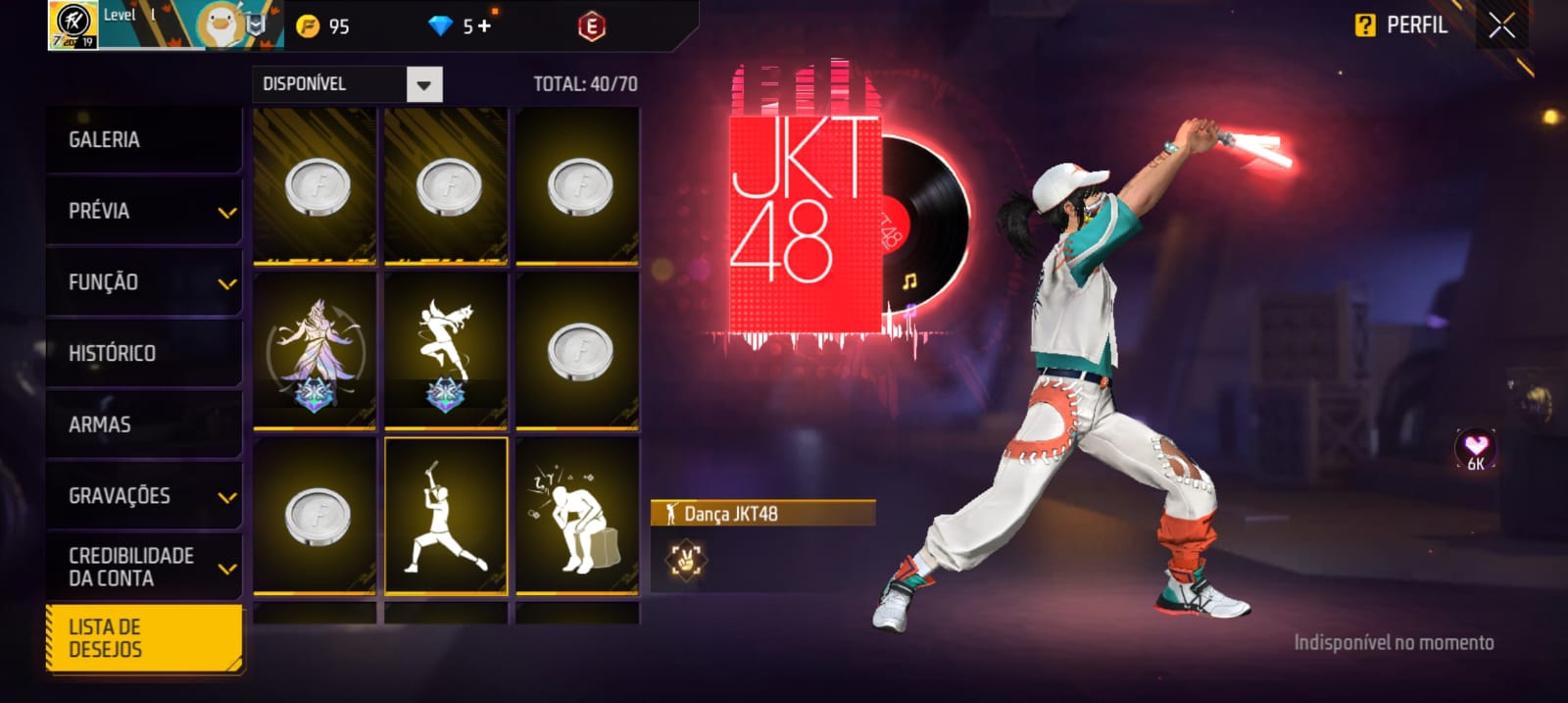Viewport: 1568px width, 703px height.
Task: Pick the sitting thinker emote tile
Action: [x=577, y=516]
